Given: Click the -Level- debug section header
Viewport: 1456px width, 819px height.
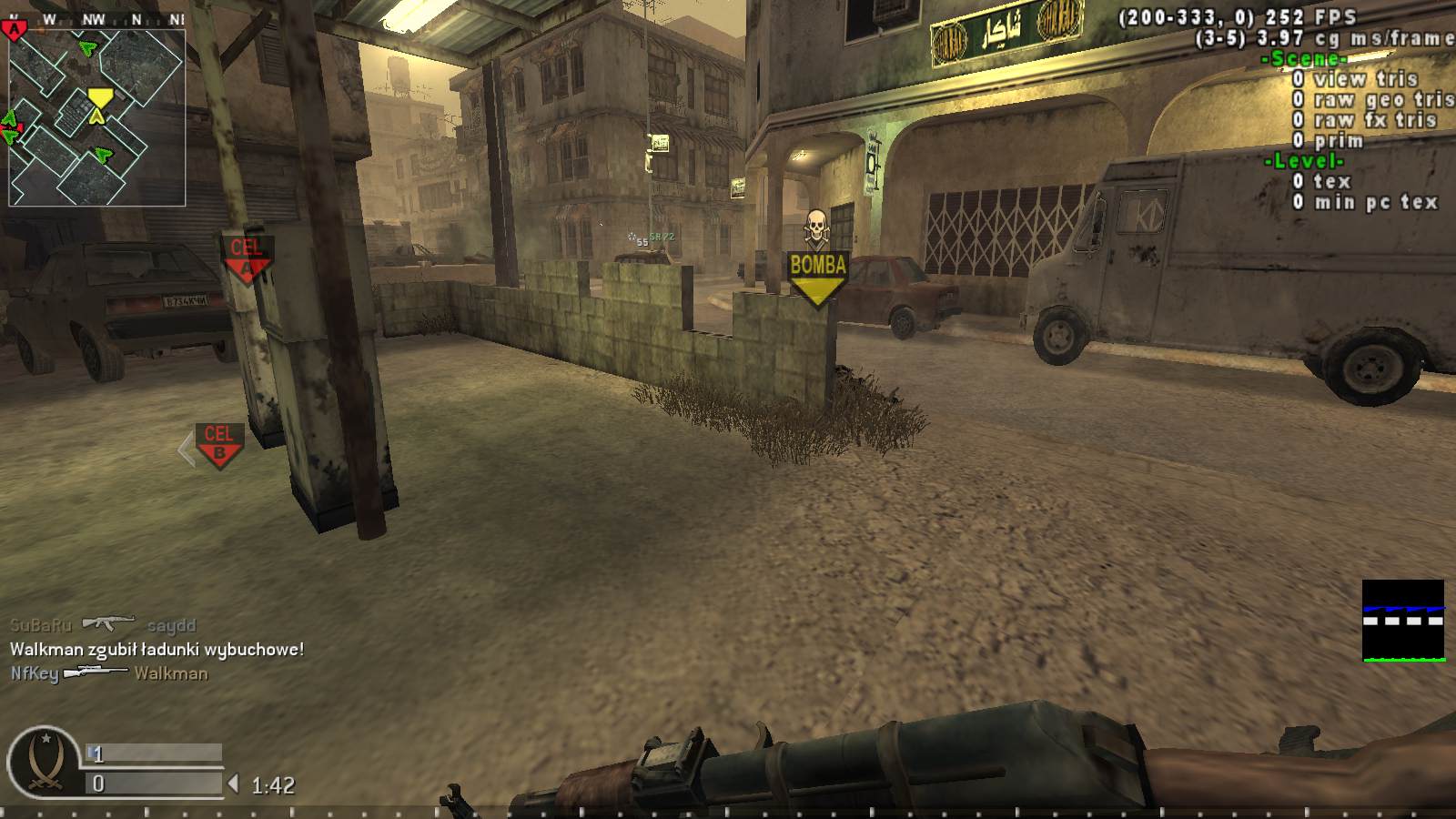Looking at the screenshot, I should tap(1305, 161).
